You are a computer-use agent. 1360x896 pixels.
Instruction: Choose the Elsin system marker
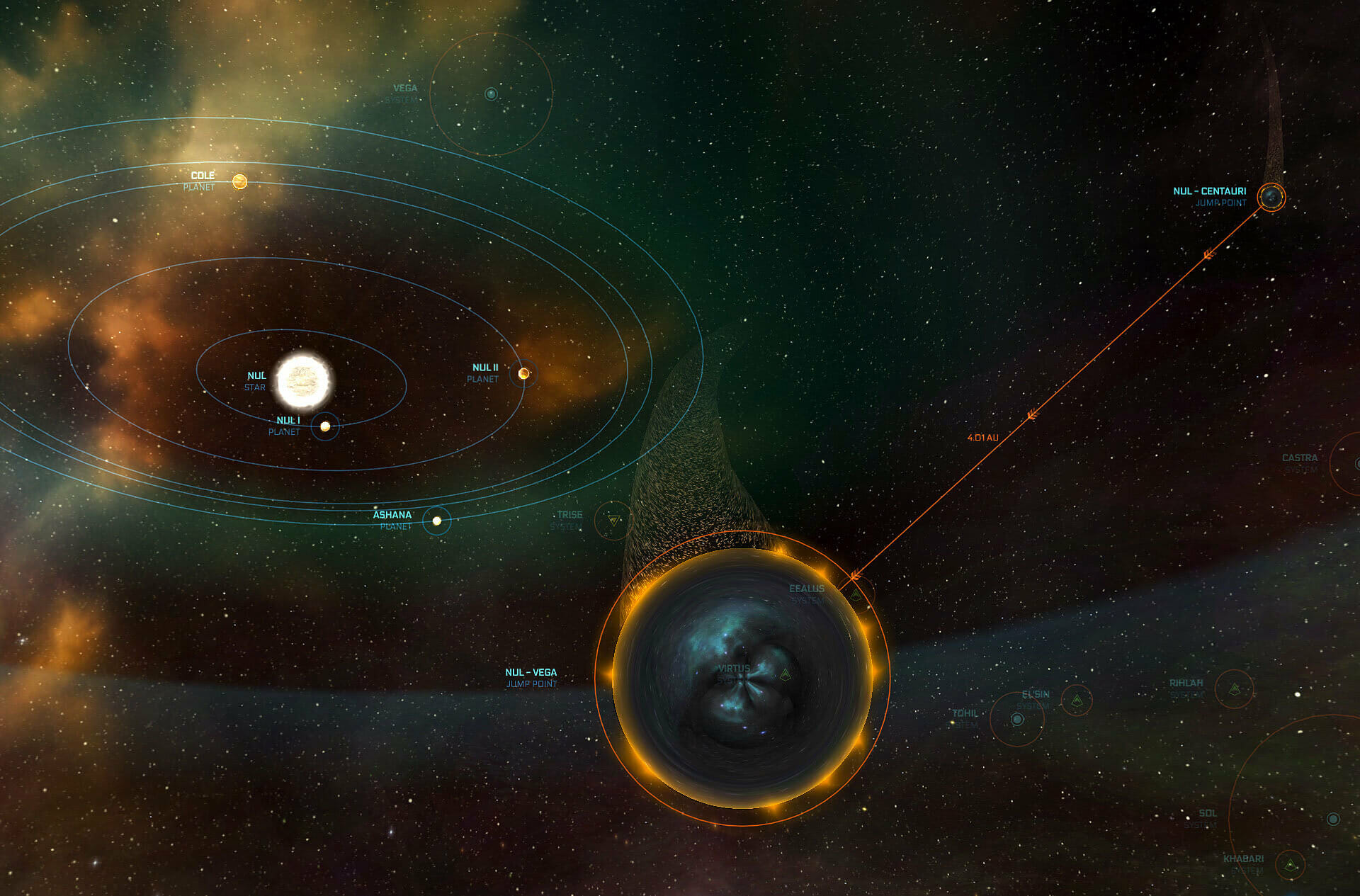click(1077, 701)
